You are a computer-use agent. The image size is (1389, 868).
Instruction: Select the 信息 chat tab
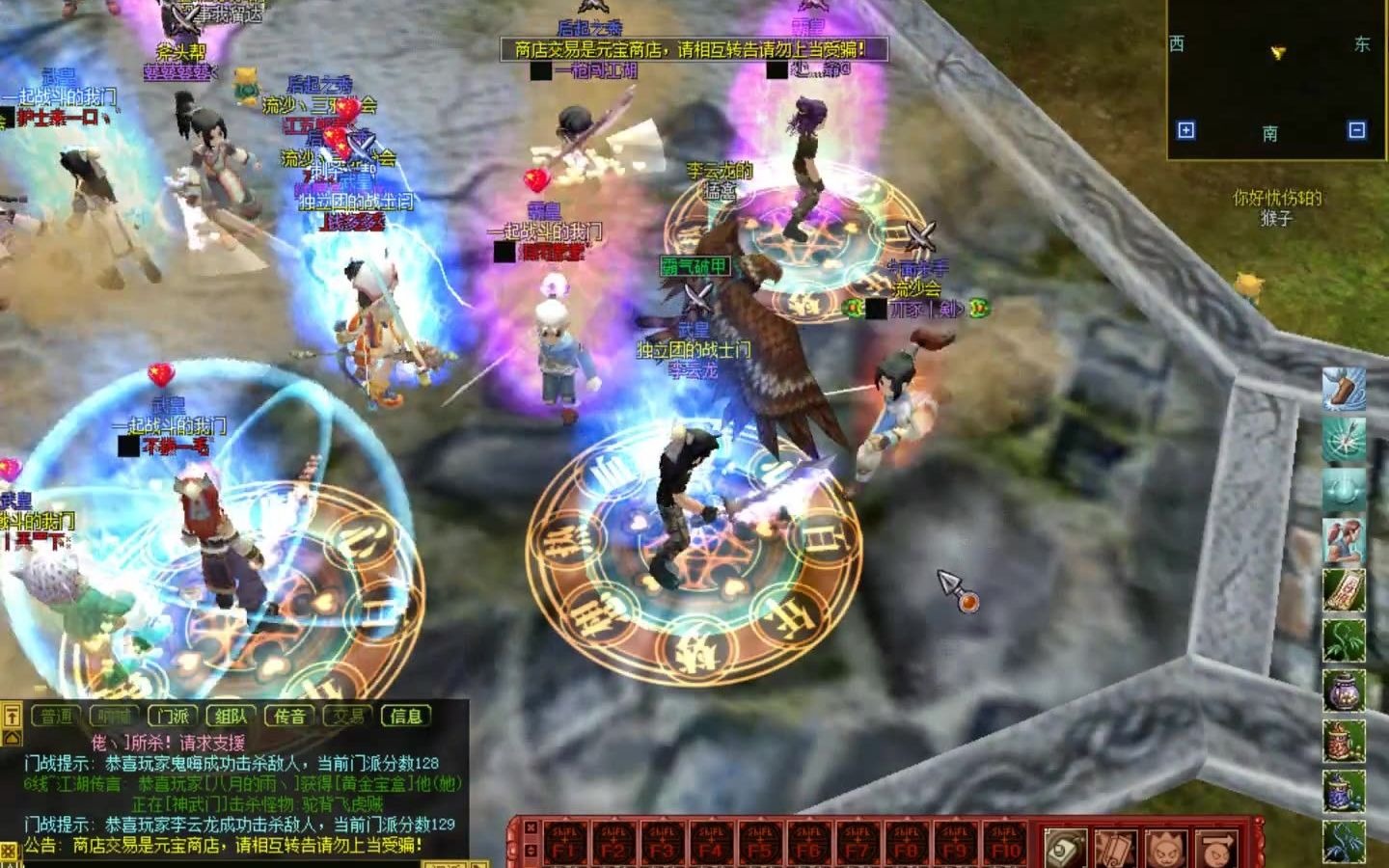[x=407, y=716]
